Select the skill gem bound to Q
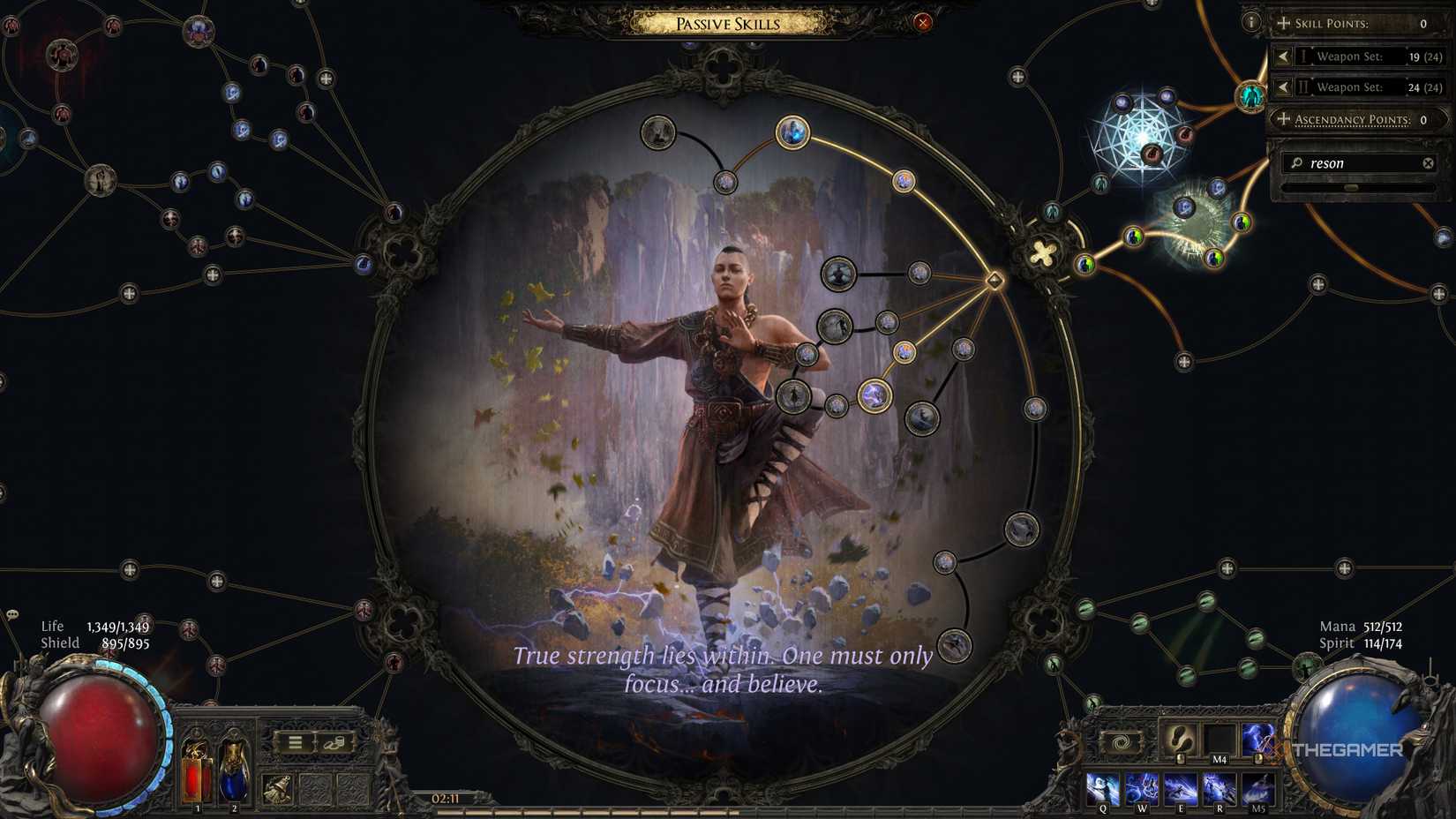The image size is (1456, 819). tap(1102, 787)
